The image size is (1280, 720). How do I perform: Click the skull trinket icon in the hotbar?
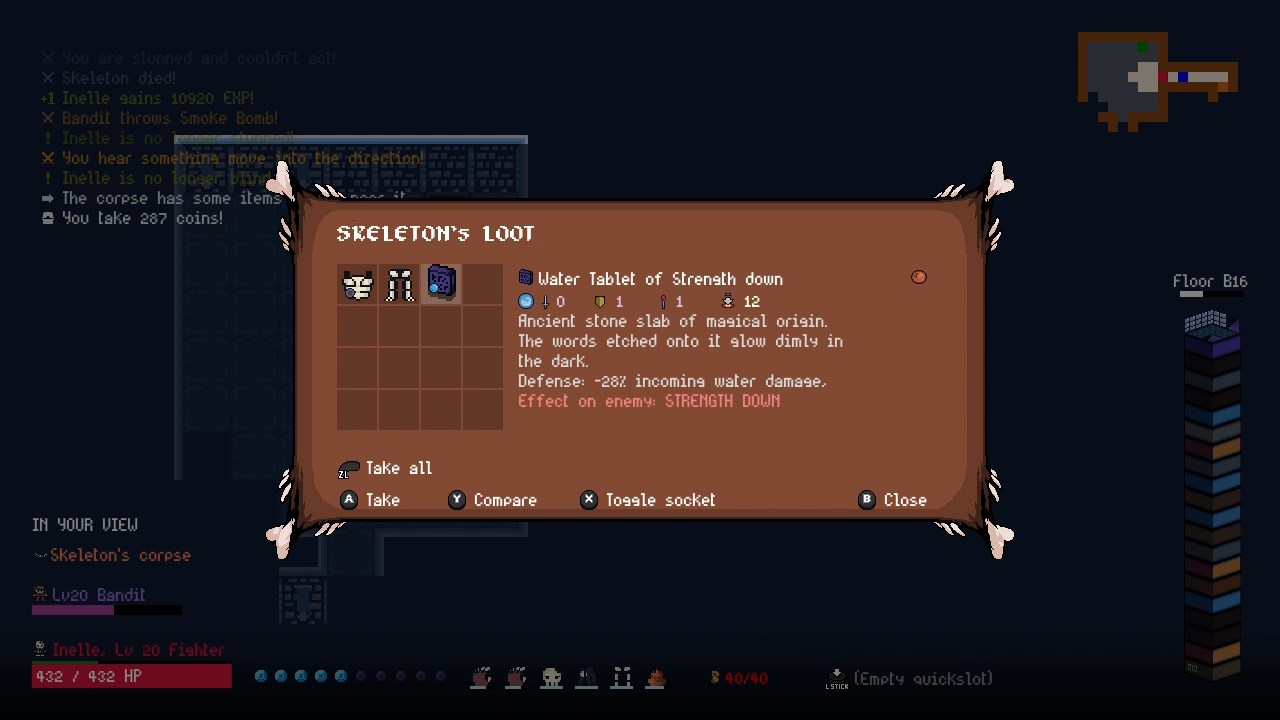point(551,678)
